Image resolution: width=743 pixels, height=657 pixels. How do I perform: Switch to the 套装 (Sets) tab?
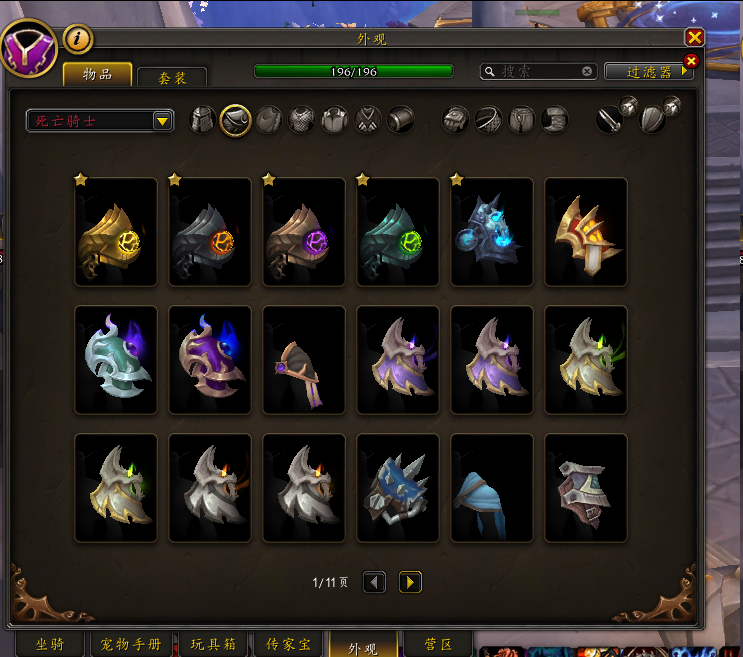(x=172, y=78)
